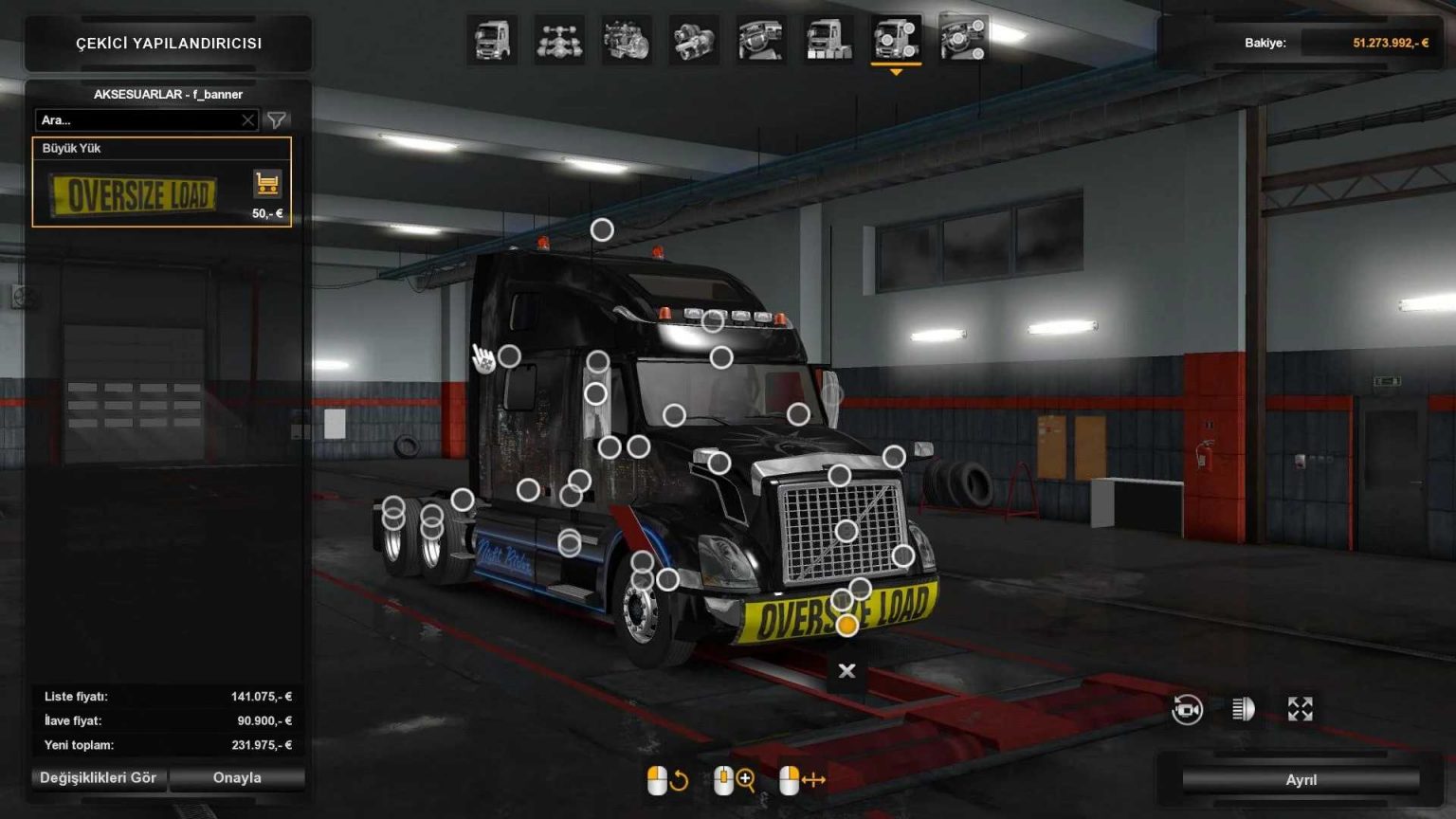Screen dimensions: 1456x819
Task: Enter fullscreen preview with the expand icon
Action: click(1301, 709)
